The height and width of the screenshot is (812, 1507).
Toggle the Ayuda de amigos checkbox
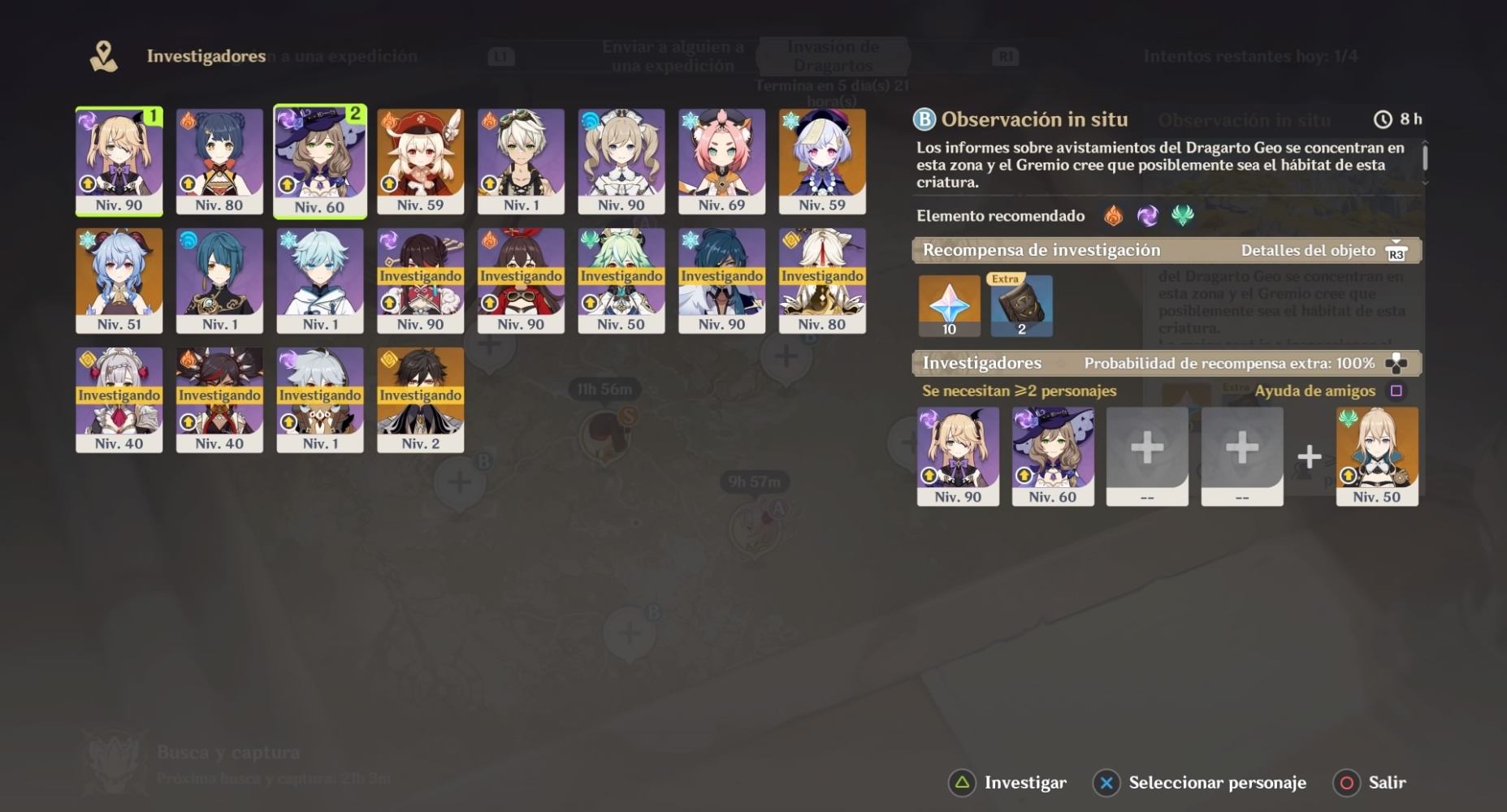(1397, 391)
